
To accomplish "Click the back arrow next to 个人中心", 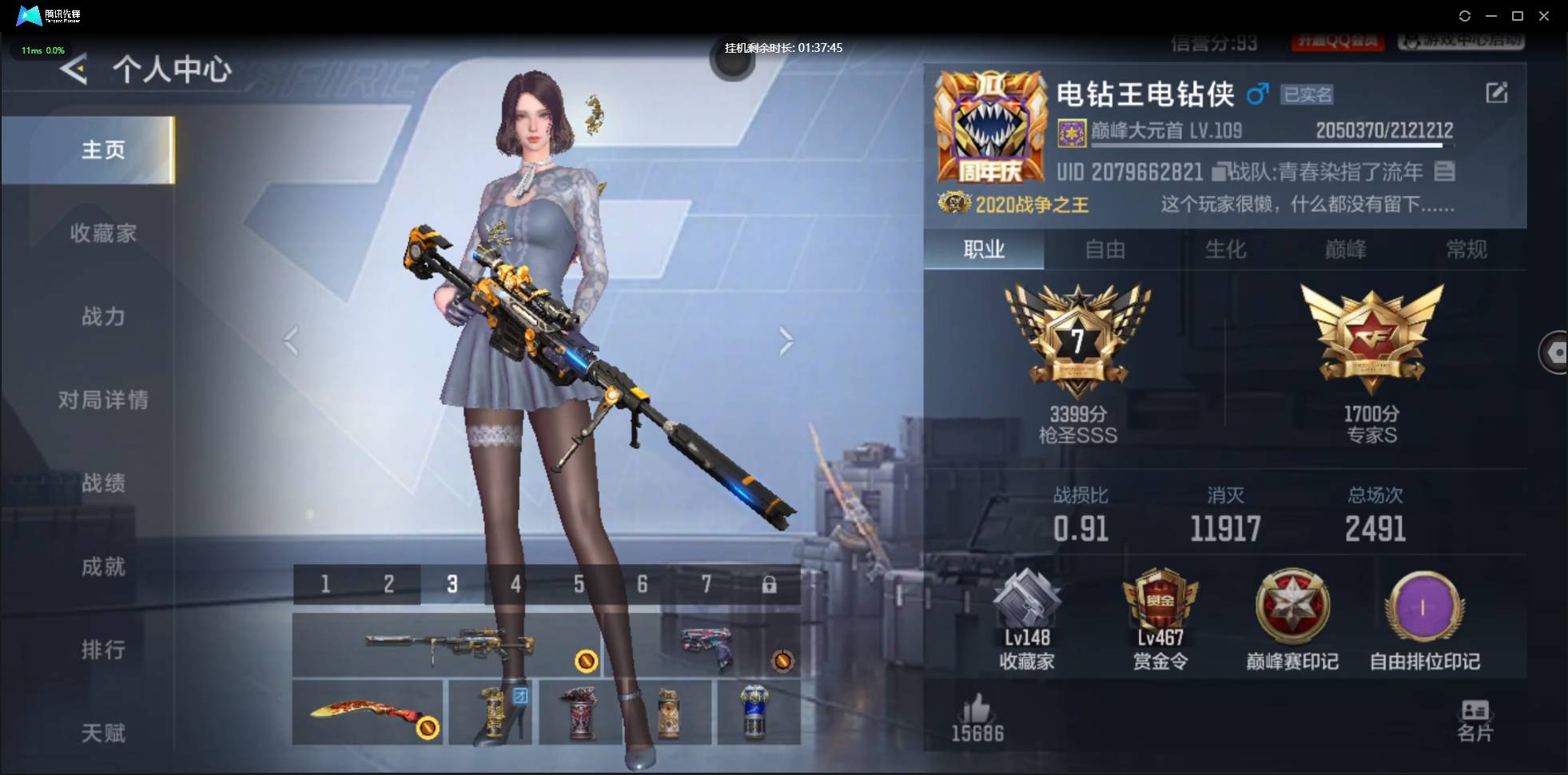I will (74, 70).
